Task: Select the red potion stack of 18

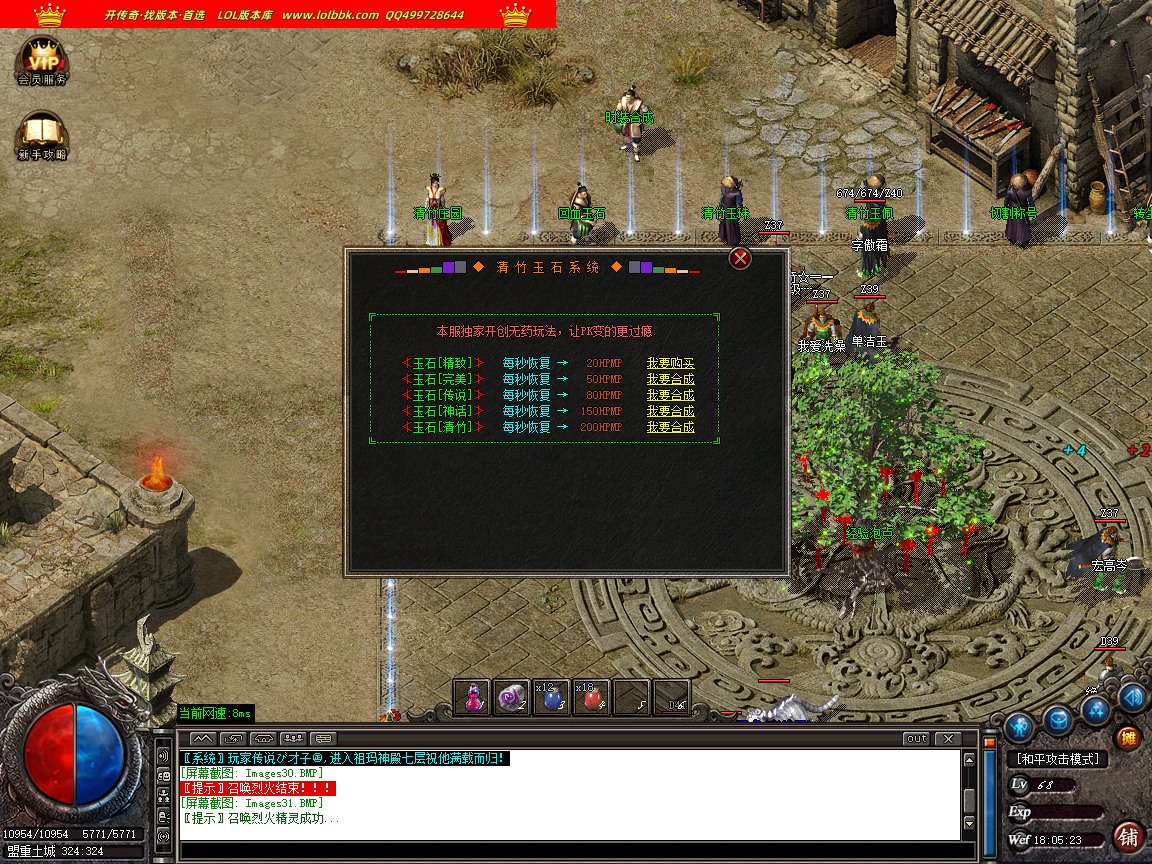Action: click(x=591, y=699)
